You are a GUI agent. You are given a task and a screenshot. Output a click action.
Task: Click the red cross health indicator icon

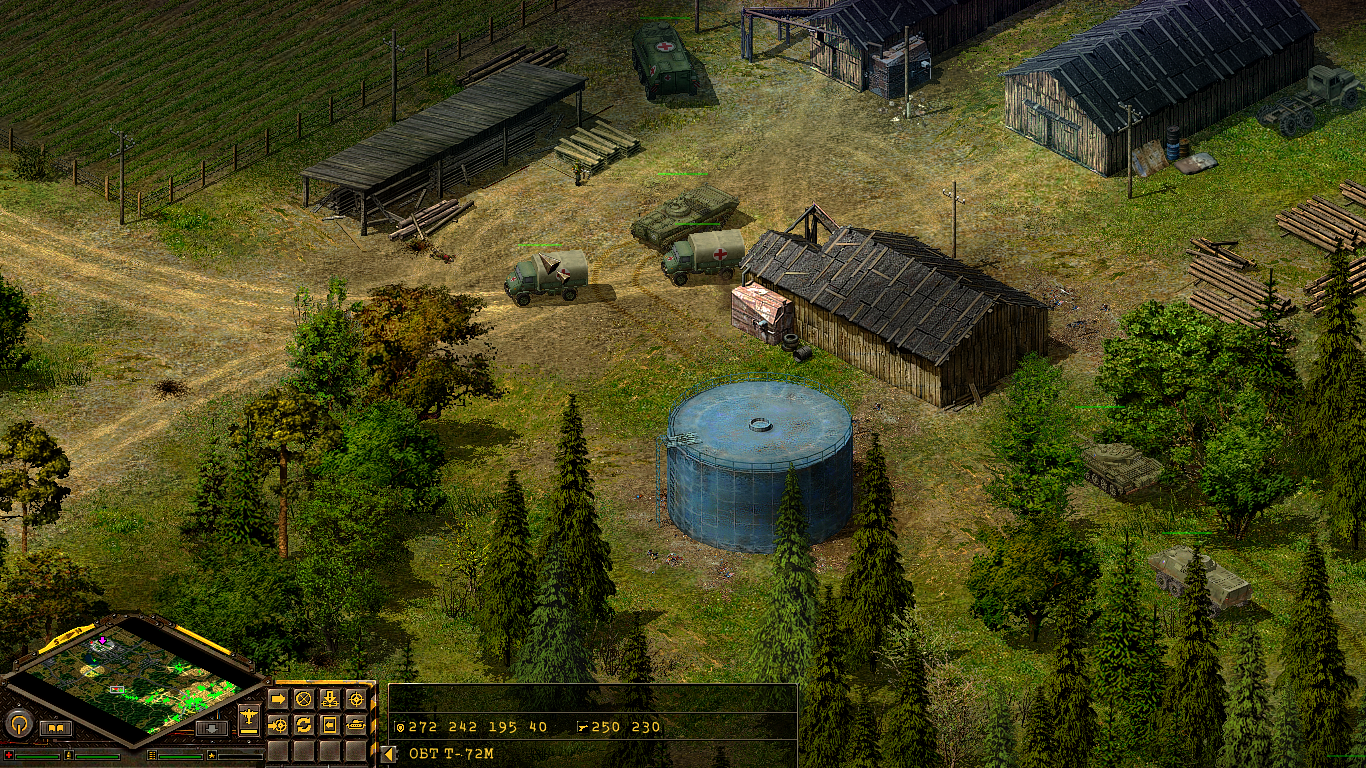[x=9, y=755]
